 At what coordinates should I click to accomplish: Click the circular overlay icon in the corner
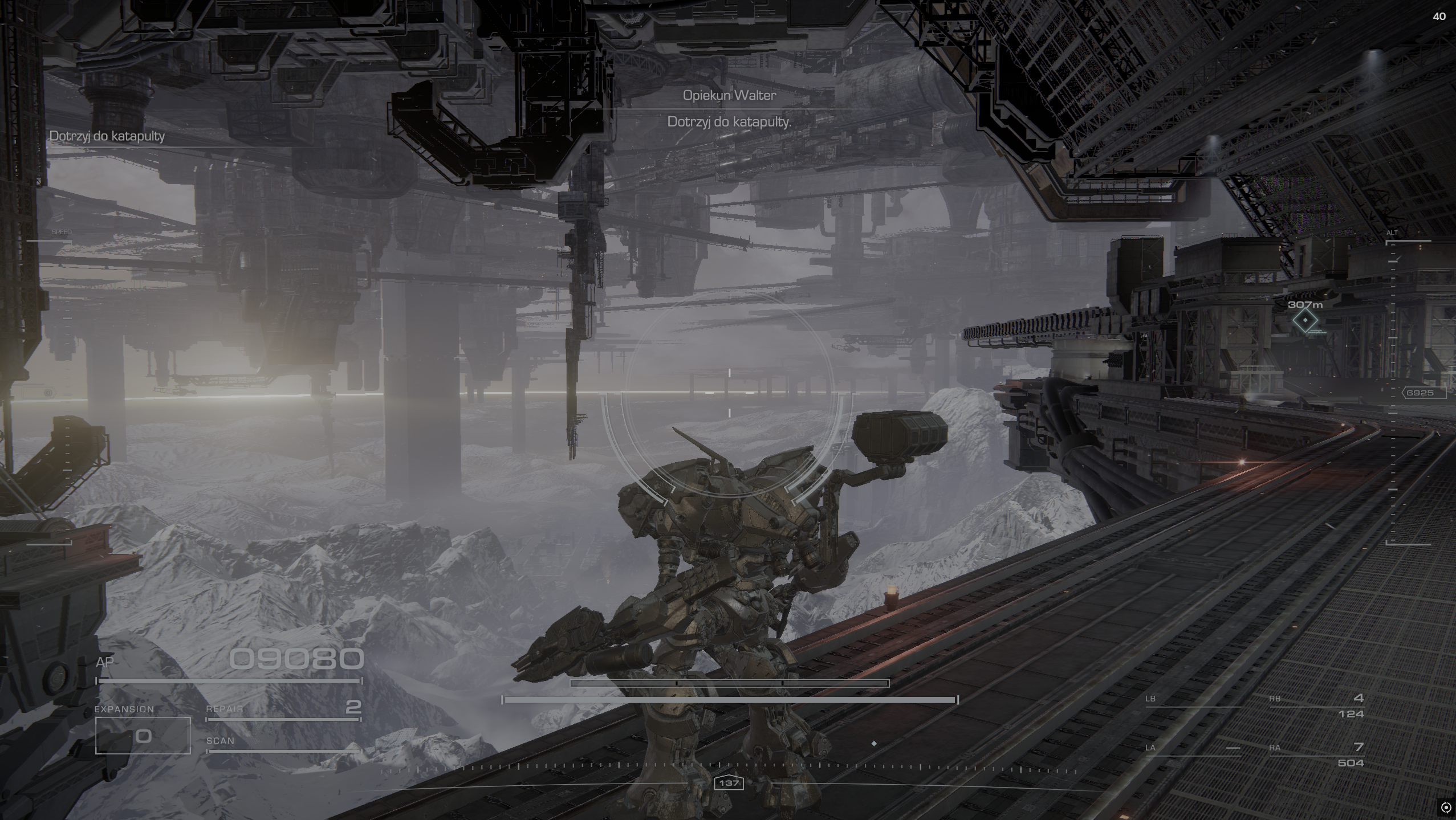tap(1446, 807)
